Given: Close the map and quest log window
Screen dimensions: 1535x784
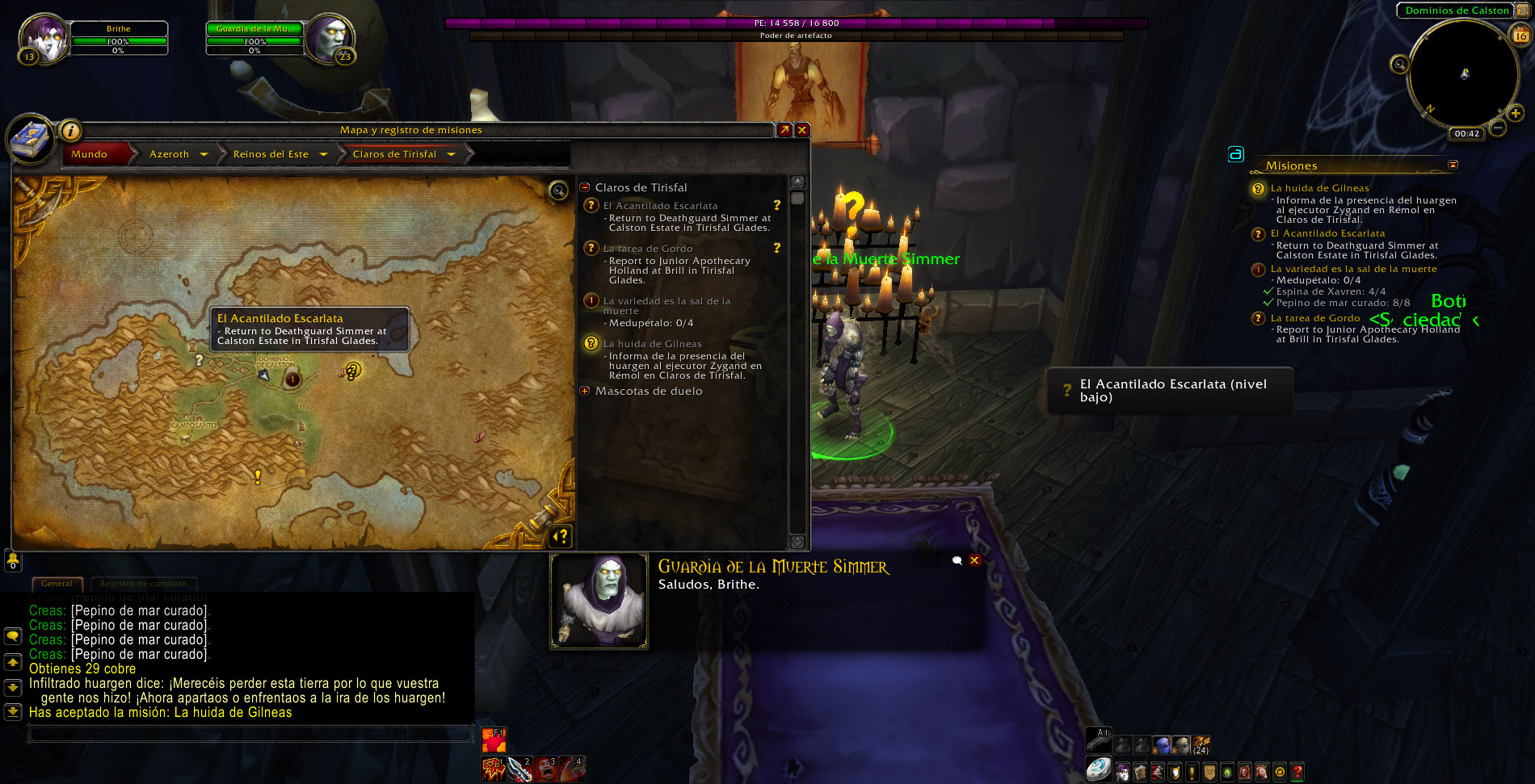Looking at the screenshot, I should [x=802, y=130].
